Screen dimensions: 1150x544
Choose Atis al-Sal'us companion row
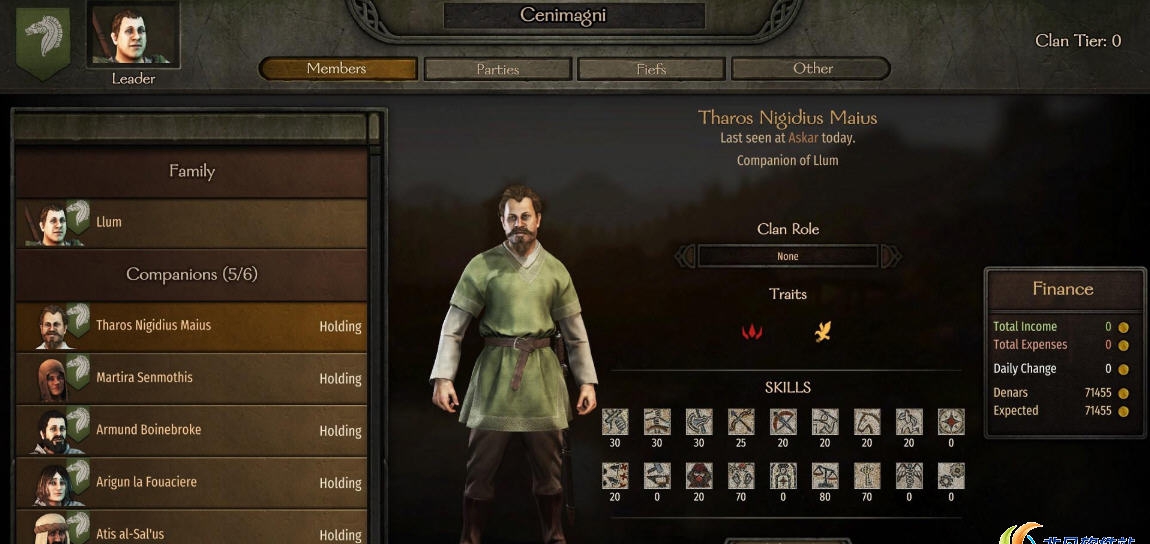click(191, 532)
